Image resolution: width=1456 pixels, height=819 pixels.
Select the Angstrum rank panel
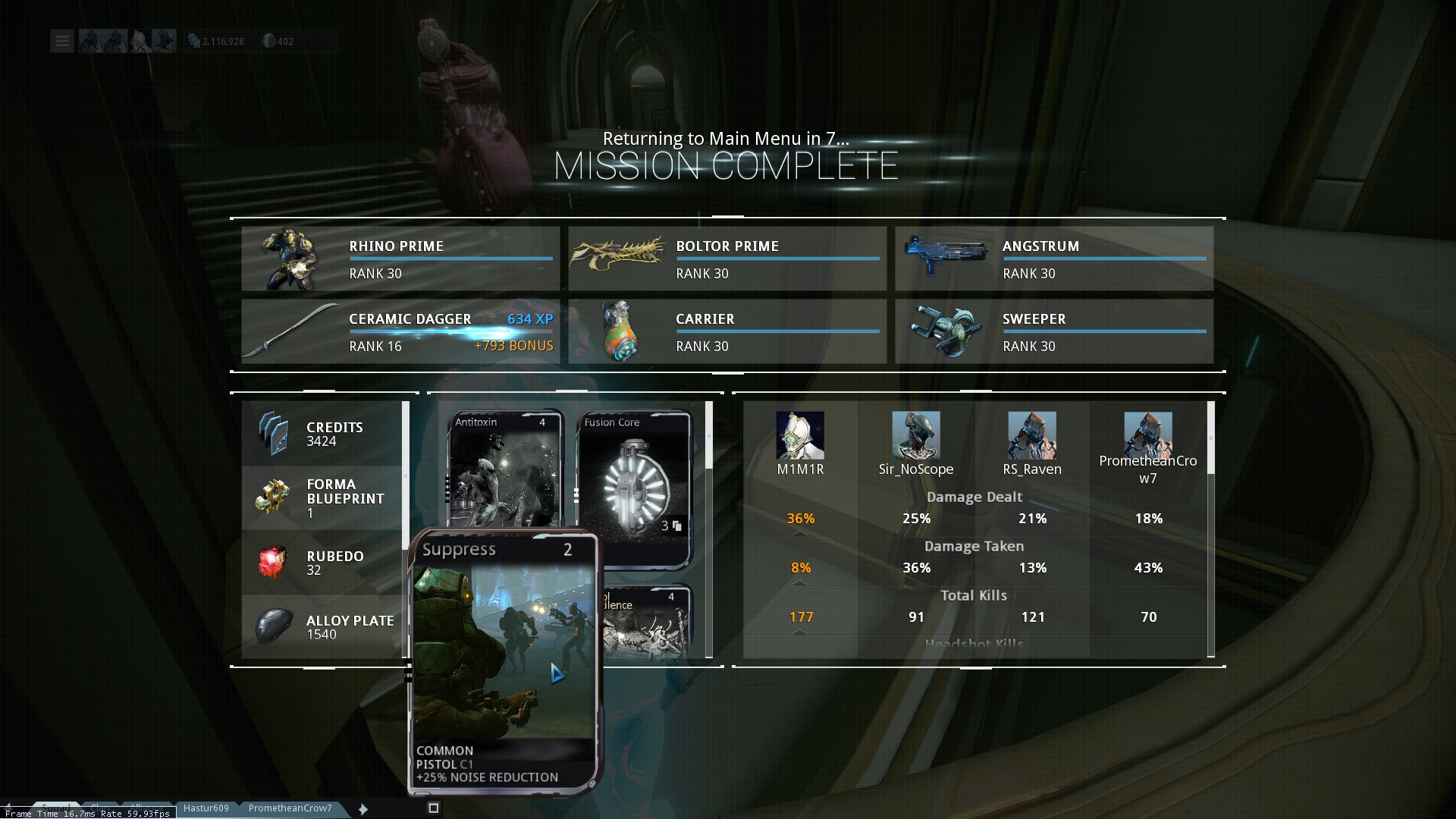pos(1054,259)
